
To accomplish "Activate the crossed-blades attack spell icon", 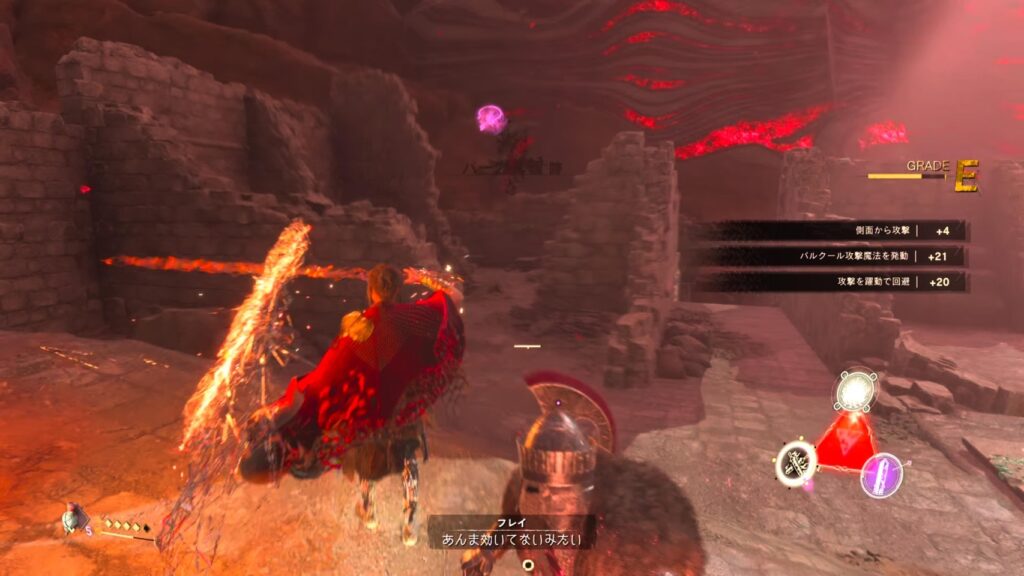I will tap(797, 463).
